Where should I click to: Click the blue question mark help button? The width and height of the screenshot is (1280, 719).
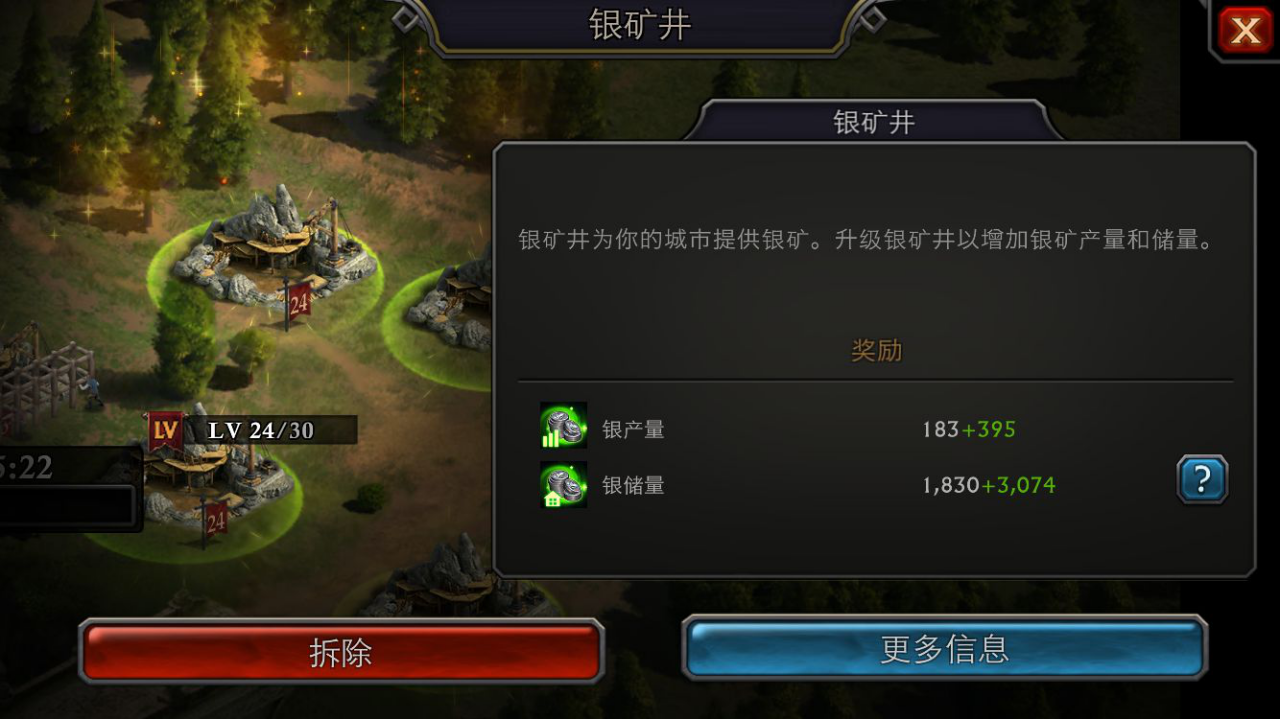(1201, 480)
